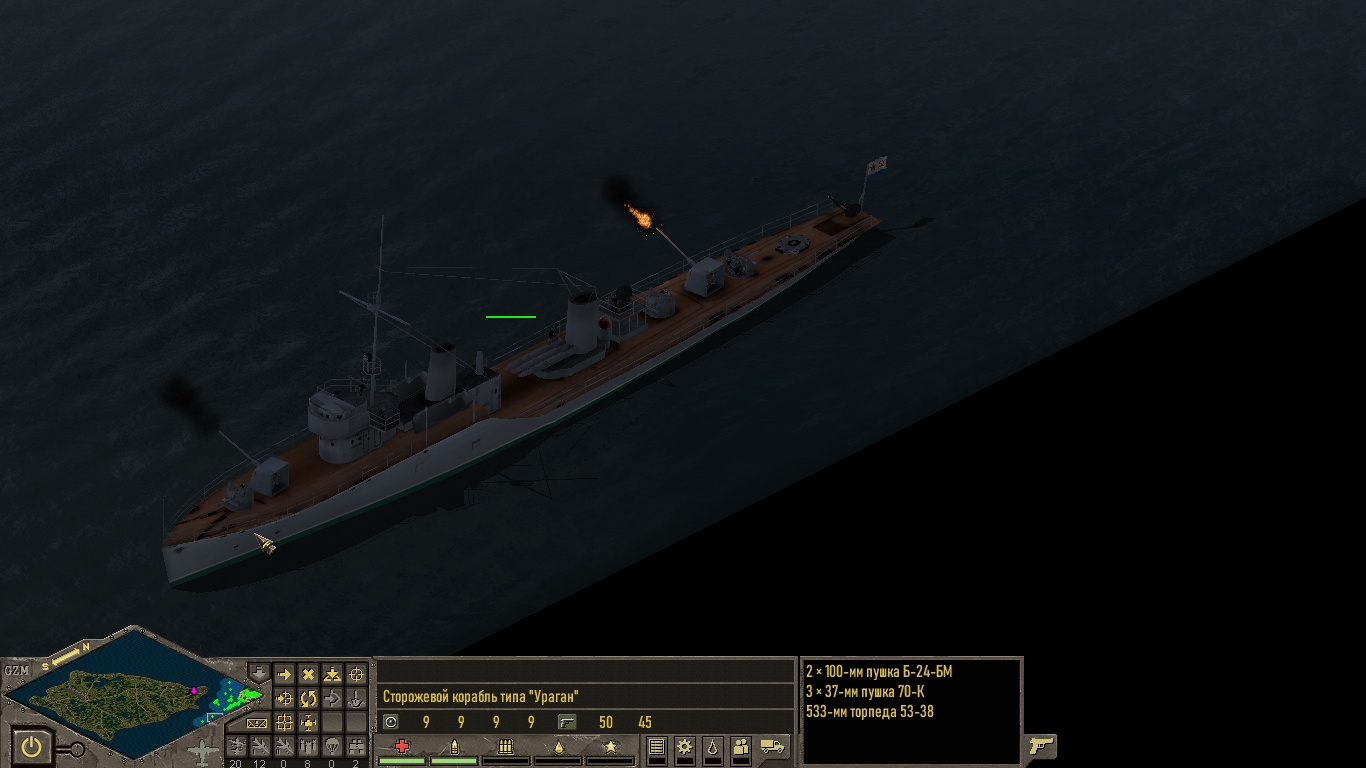
Task: Select the anchor-shaped command button
Action: tap(356, 698)
